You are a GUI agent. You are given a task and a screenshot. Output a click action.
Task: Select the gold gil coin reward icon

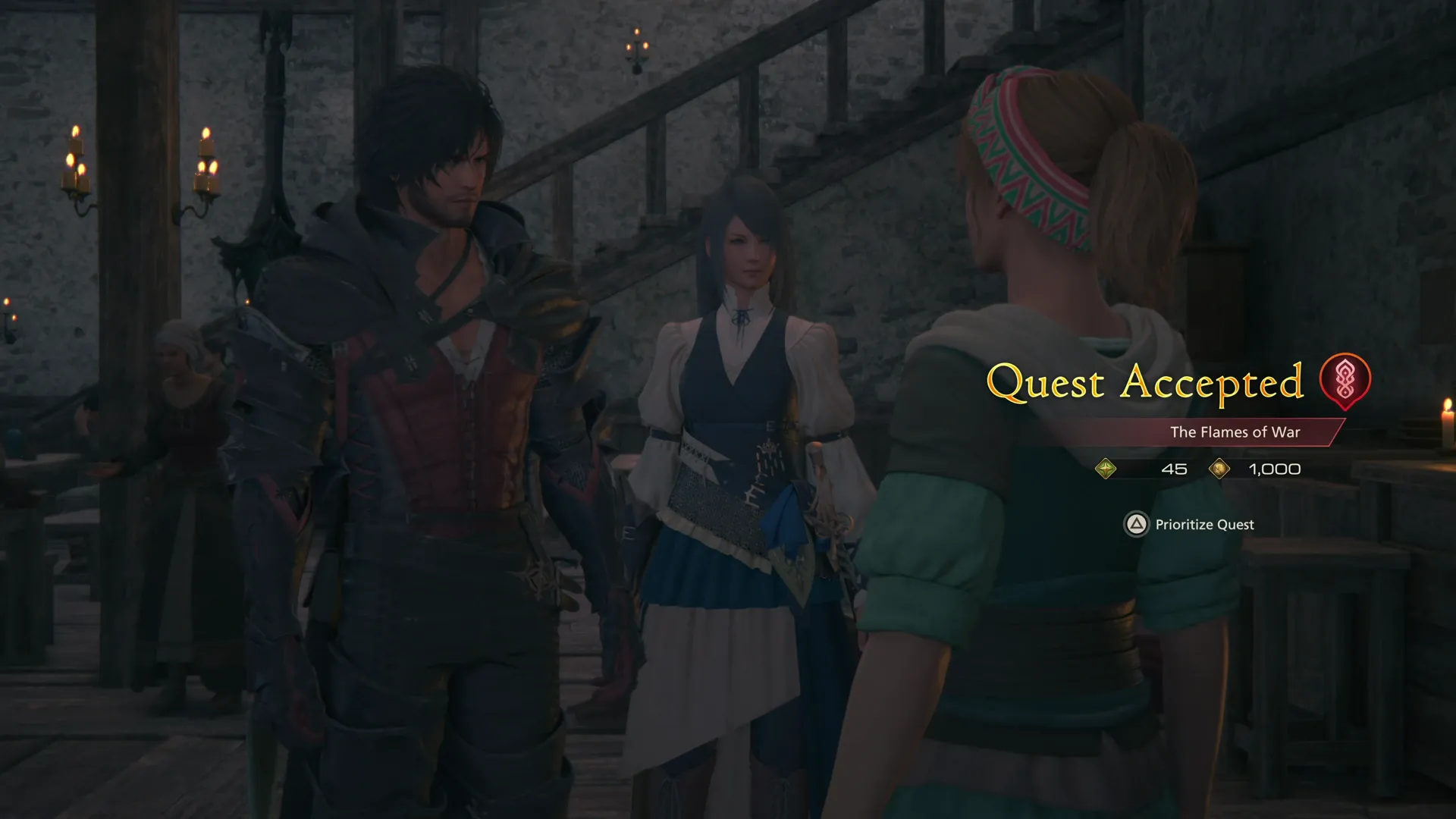tap(1219, 469)
